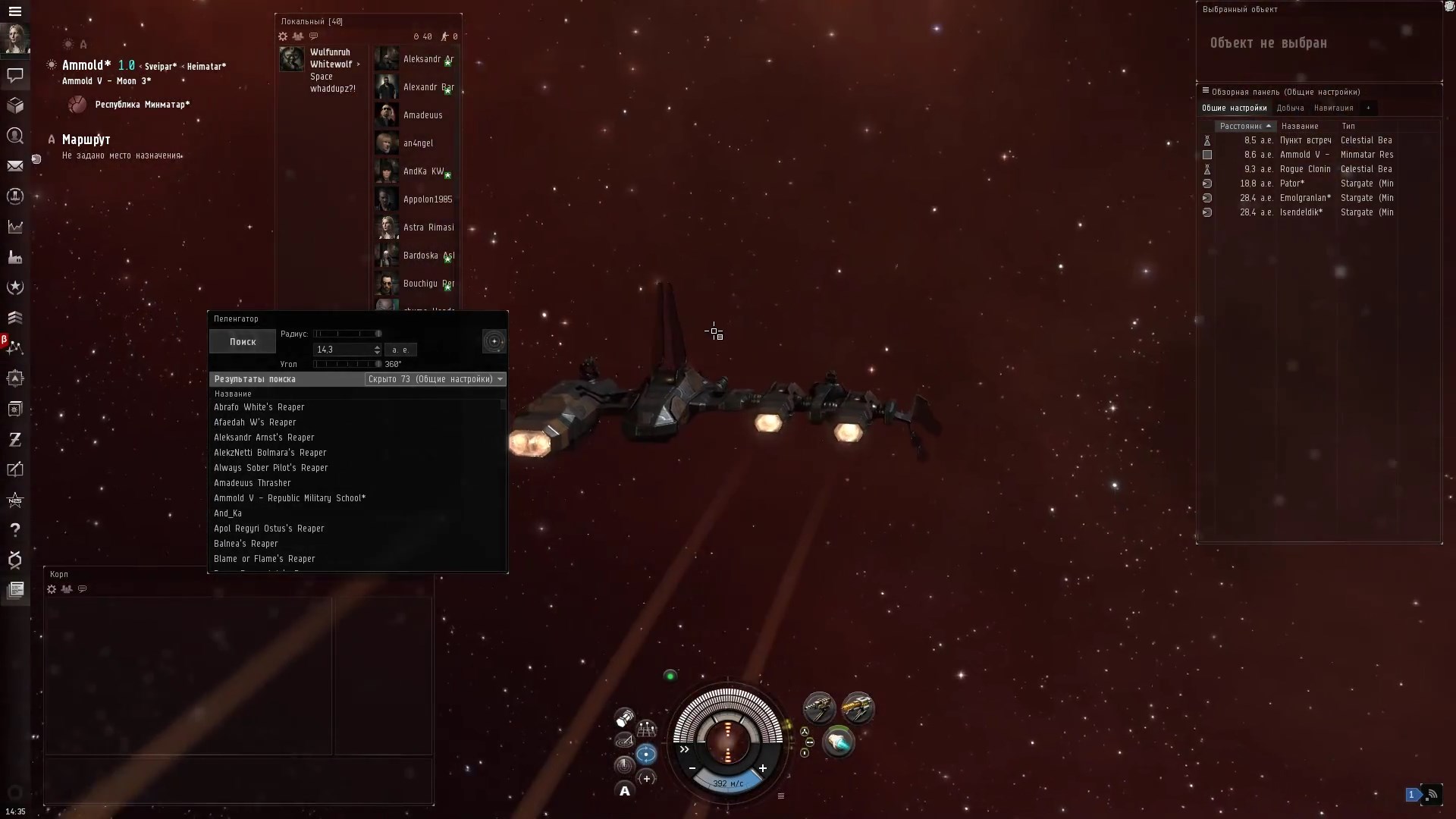Expand the overview options with the plus tab
1456x819 pixels.
pyautogui.click(x=1369, y=108)
